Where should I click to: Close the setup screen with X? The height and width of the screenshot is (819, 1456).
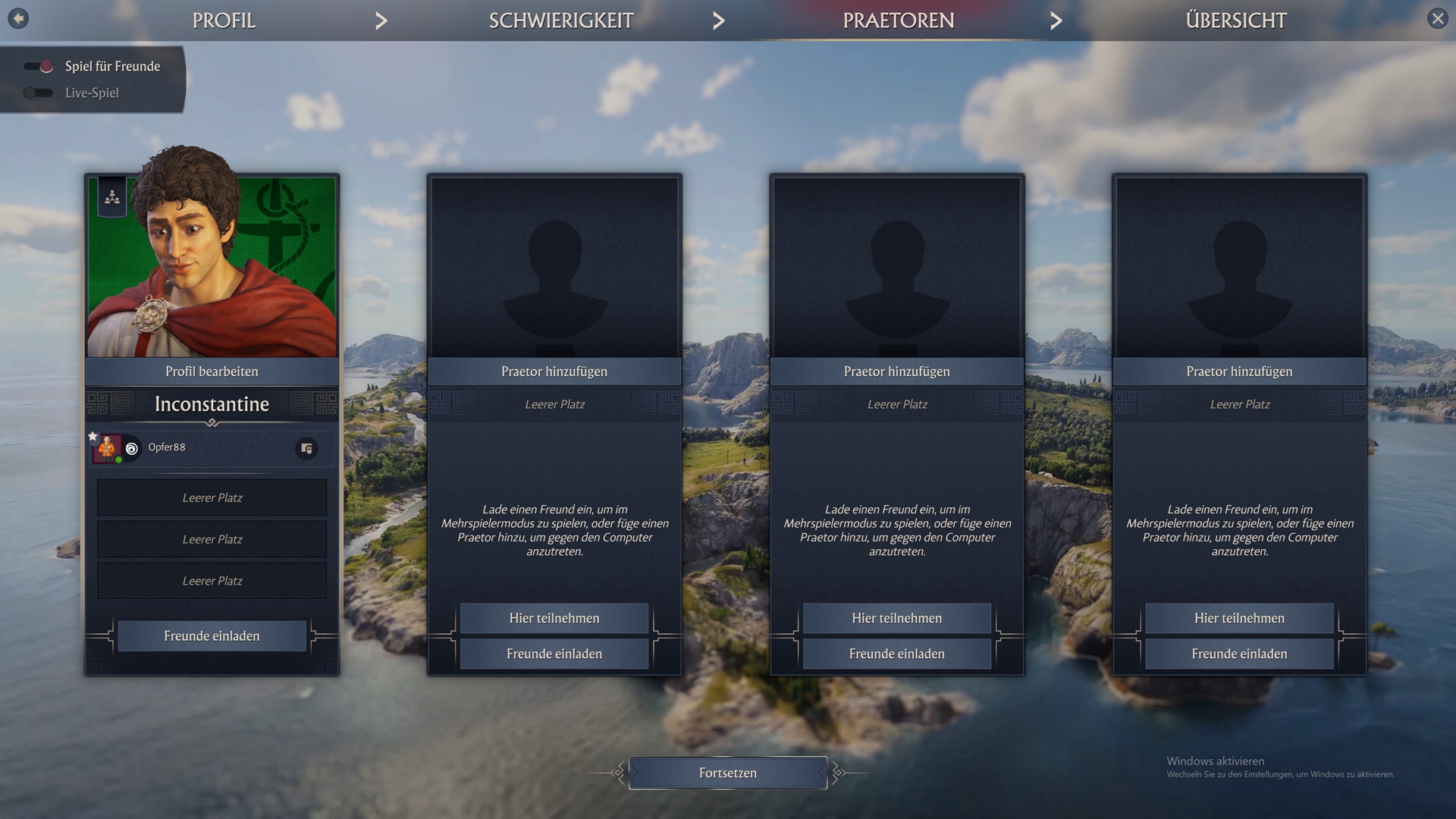[x=1437, y=18]
